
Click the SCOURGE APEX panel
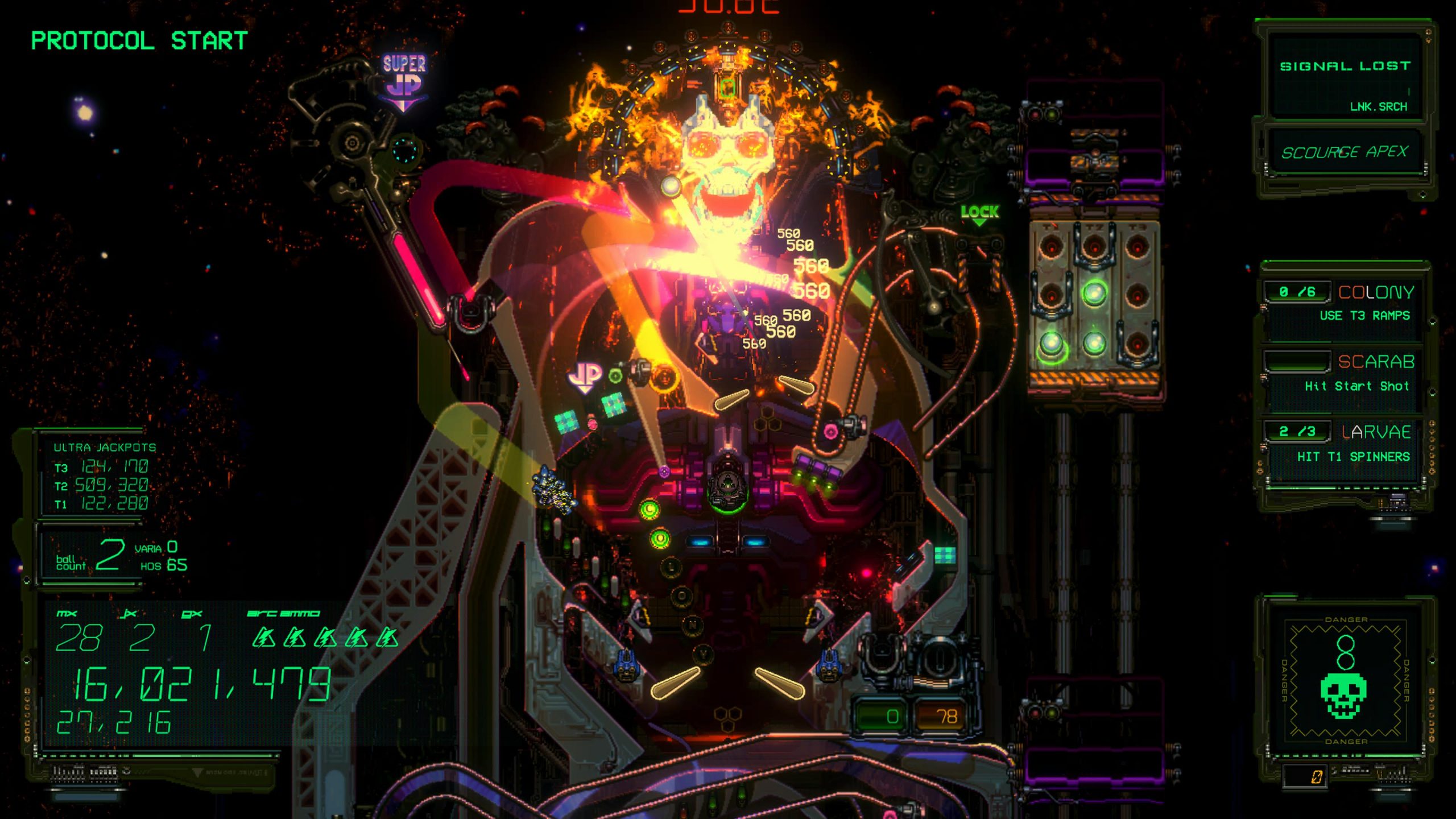click(1345, 152)
